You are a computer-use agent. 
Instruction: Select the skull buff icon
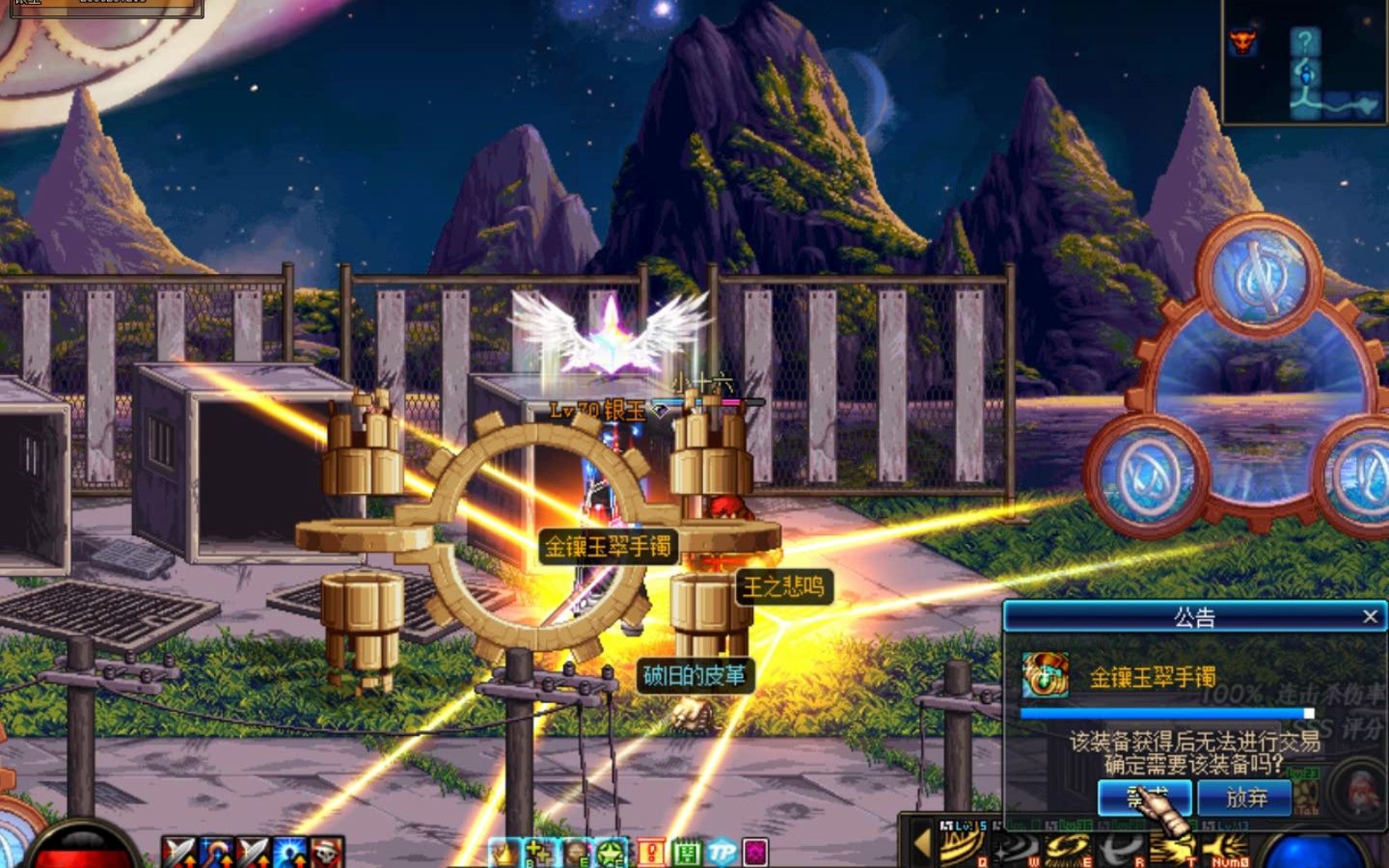tap(328, 853)
